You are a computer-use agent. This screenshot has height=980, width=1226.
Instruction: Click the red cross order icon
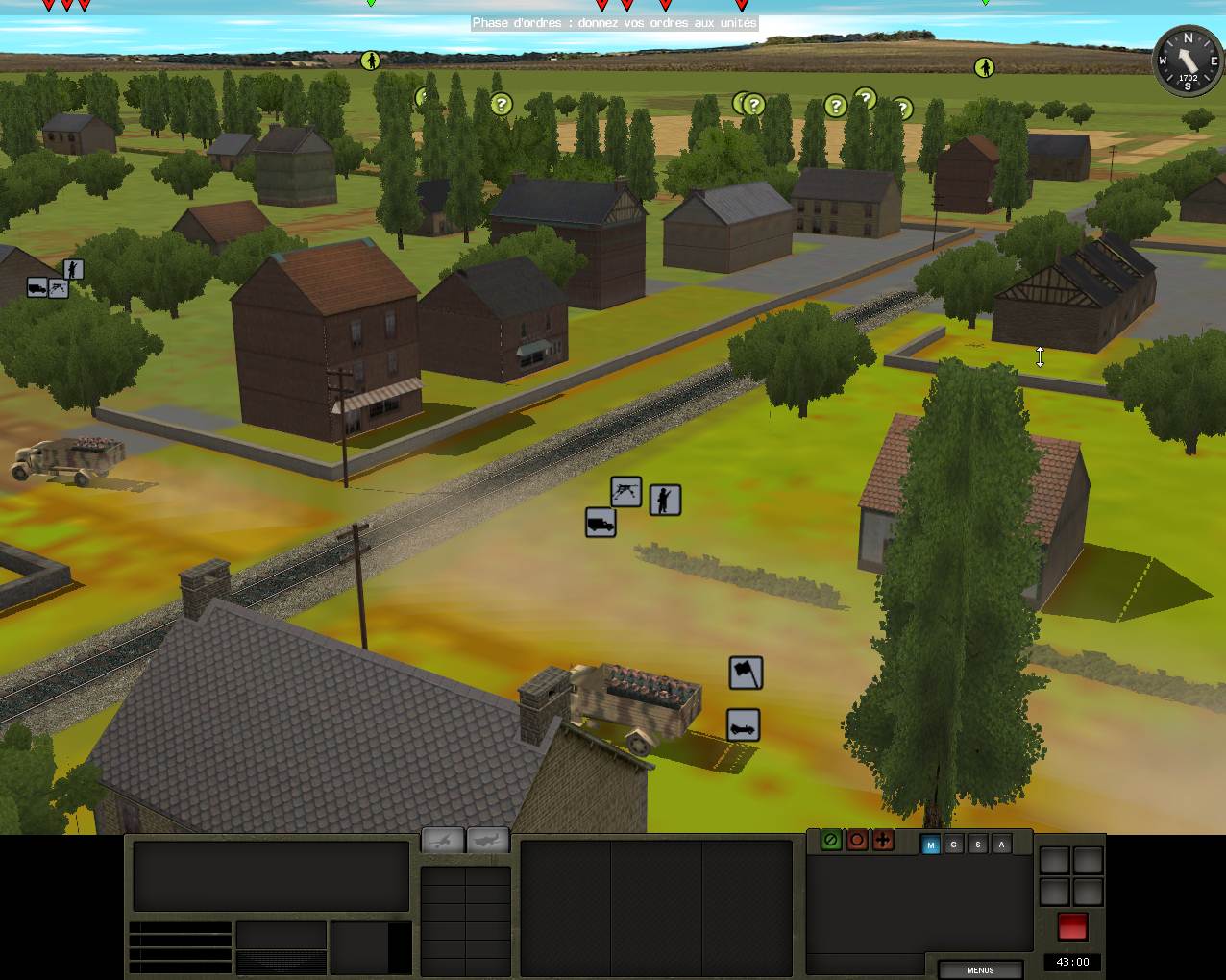[883, 841]
